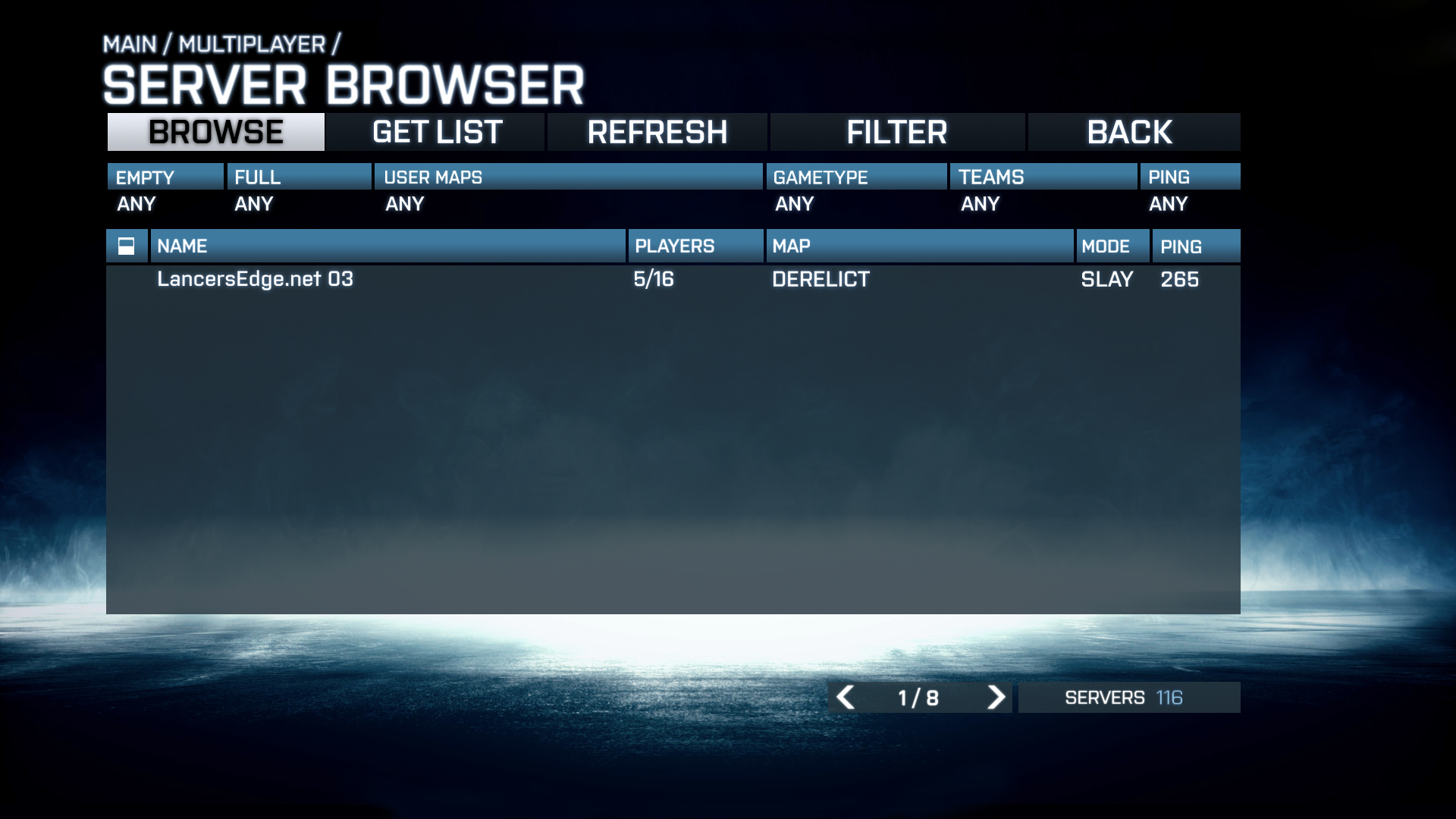Select the BROWSE menu button
1456x819 pixels.
coord(216,132)
